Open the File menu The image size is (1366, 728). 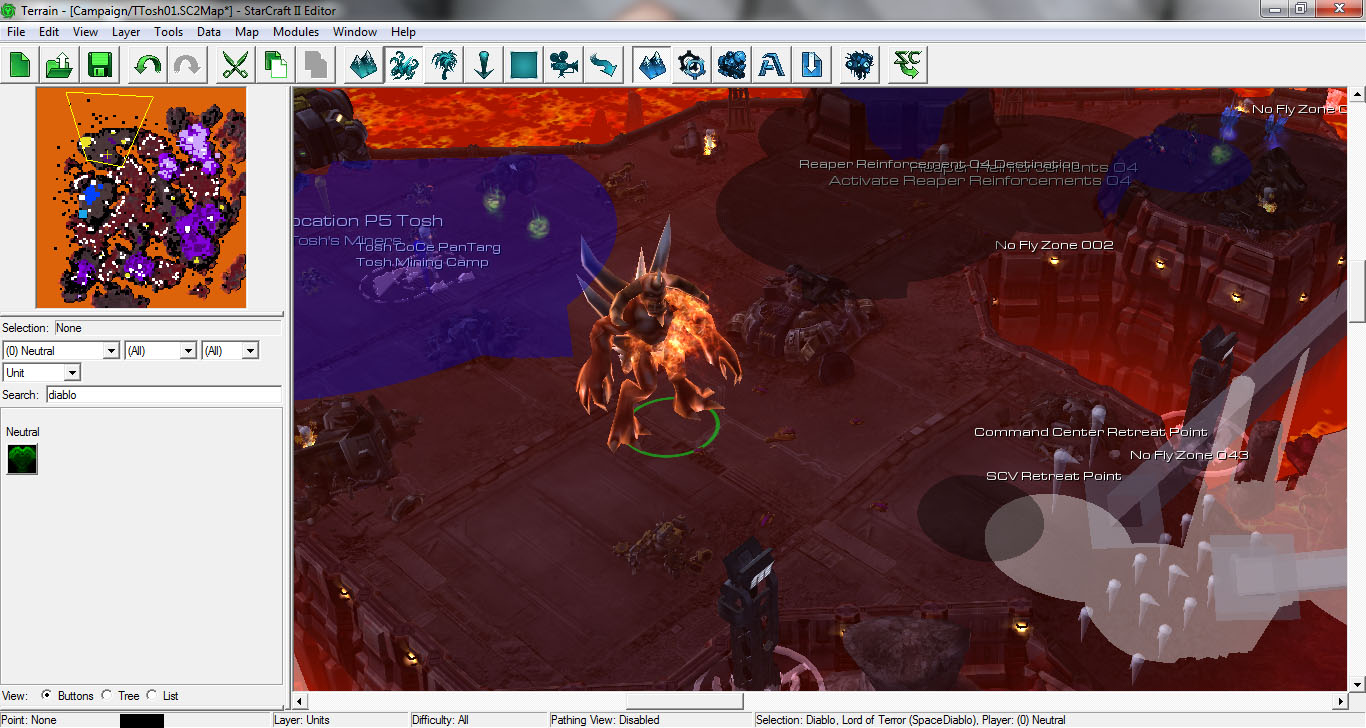[x=15, y=32]
